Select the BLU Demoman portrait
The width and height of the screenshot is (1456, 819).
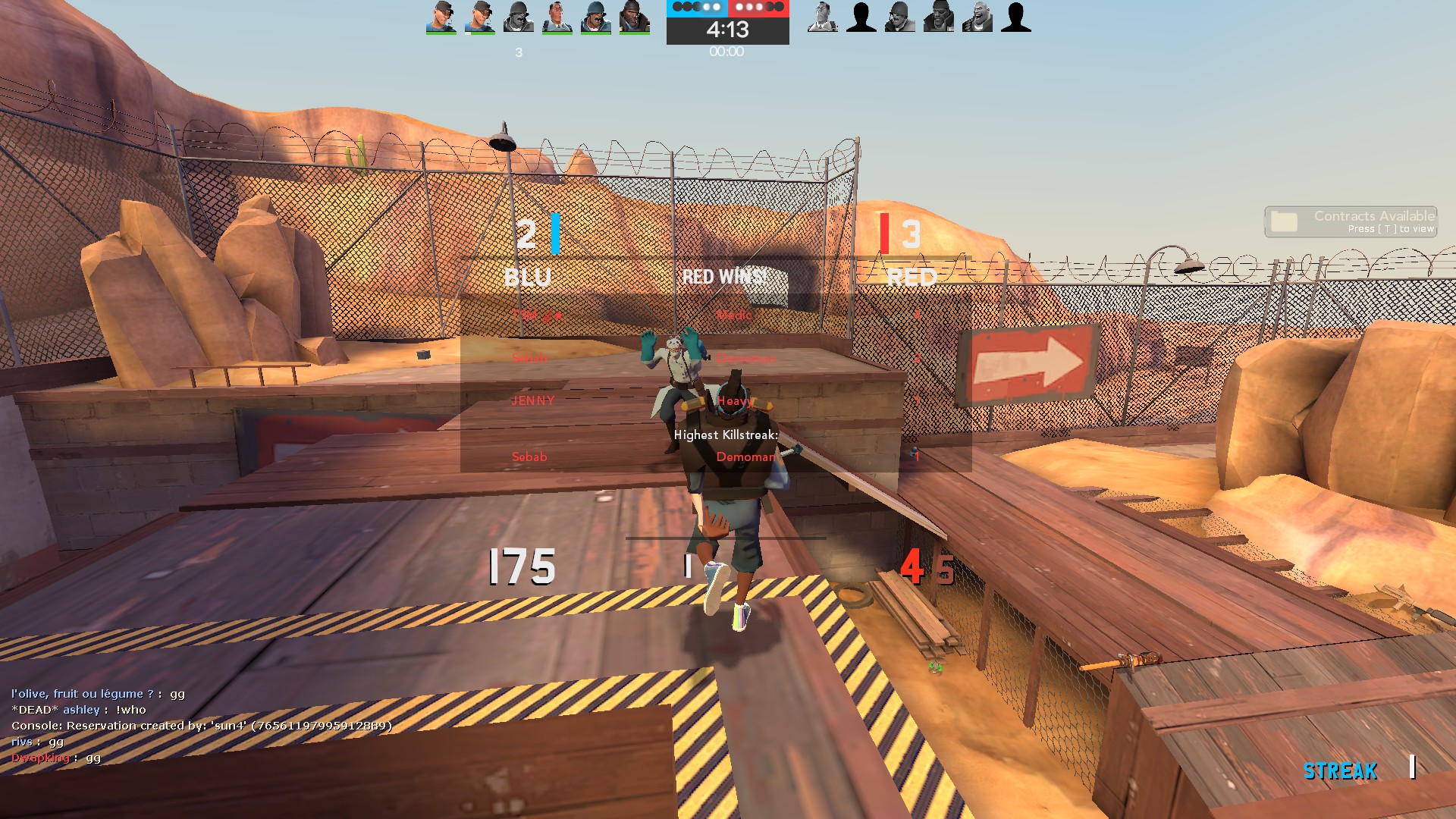tap(634, 17)
